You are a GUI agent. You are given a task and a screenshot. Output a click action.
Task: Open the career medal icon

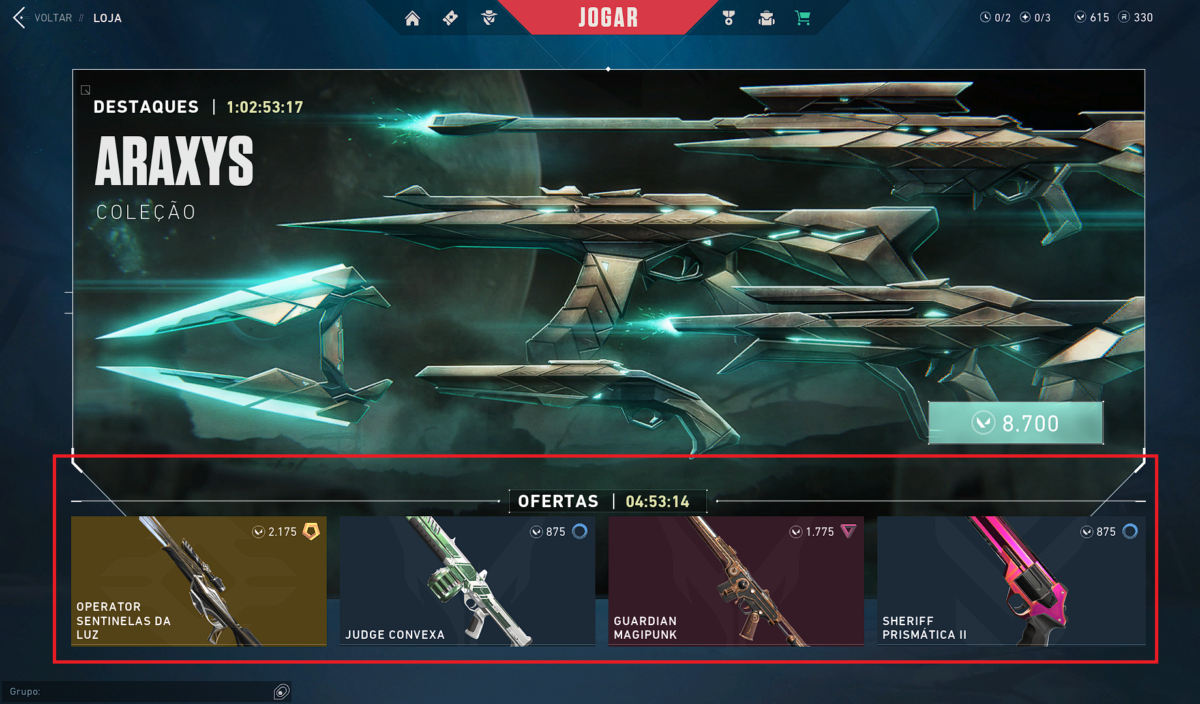click(728, 18)
